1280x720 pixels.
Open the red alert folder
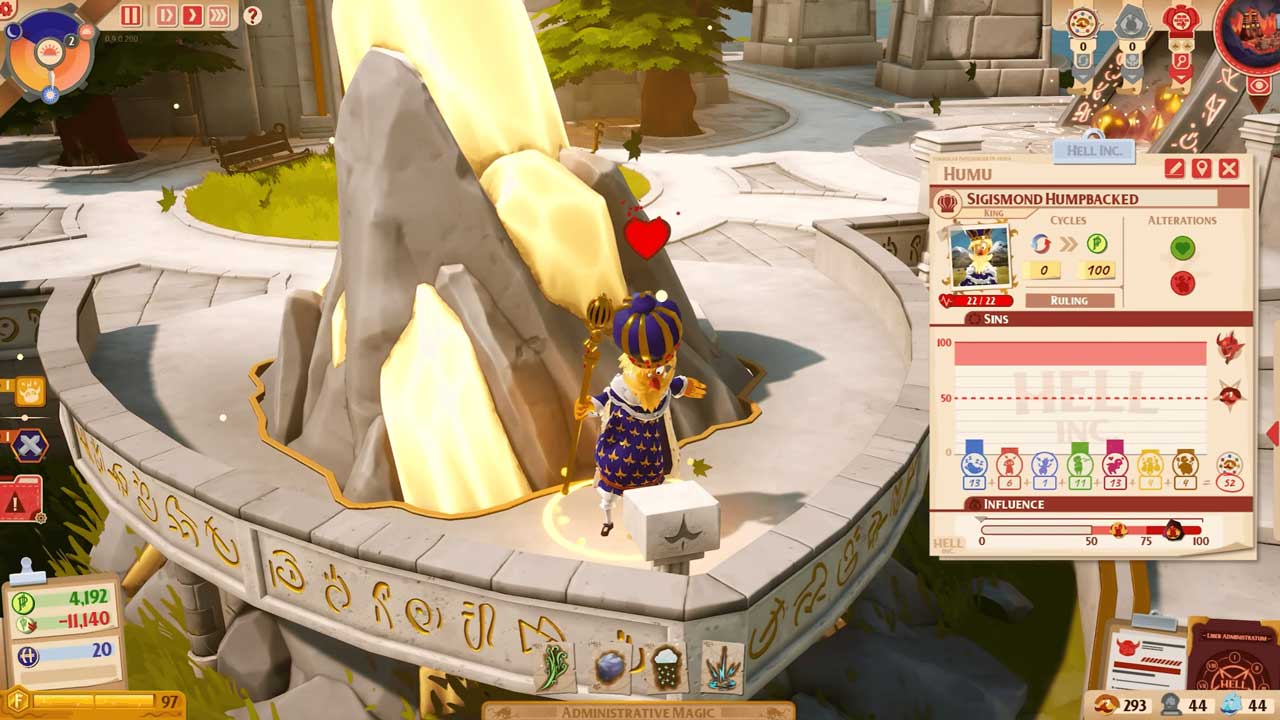[x=21, y=498]
